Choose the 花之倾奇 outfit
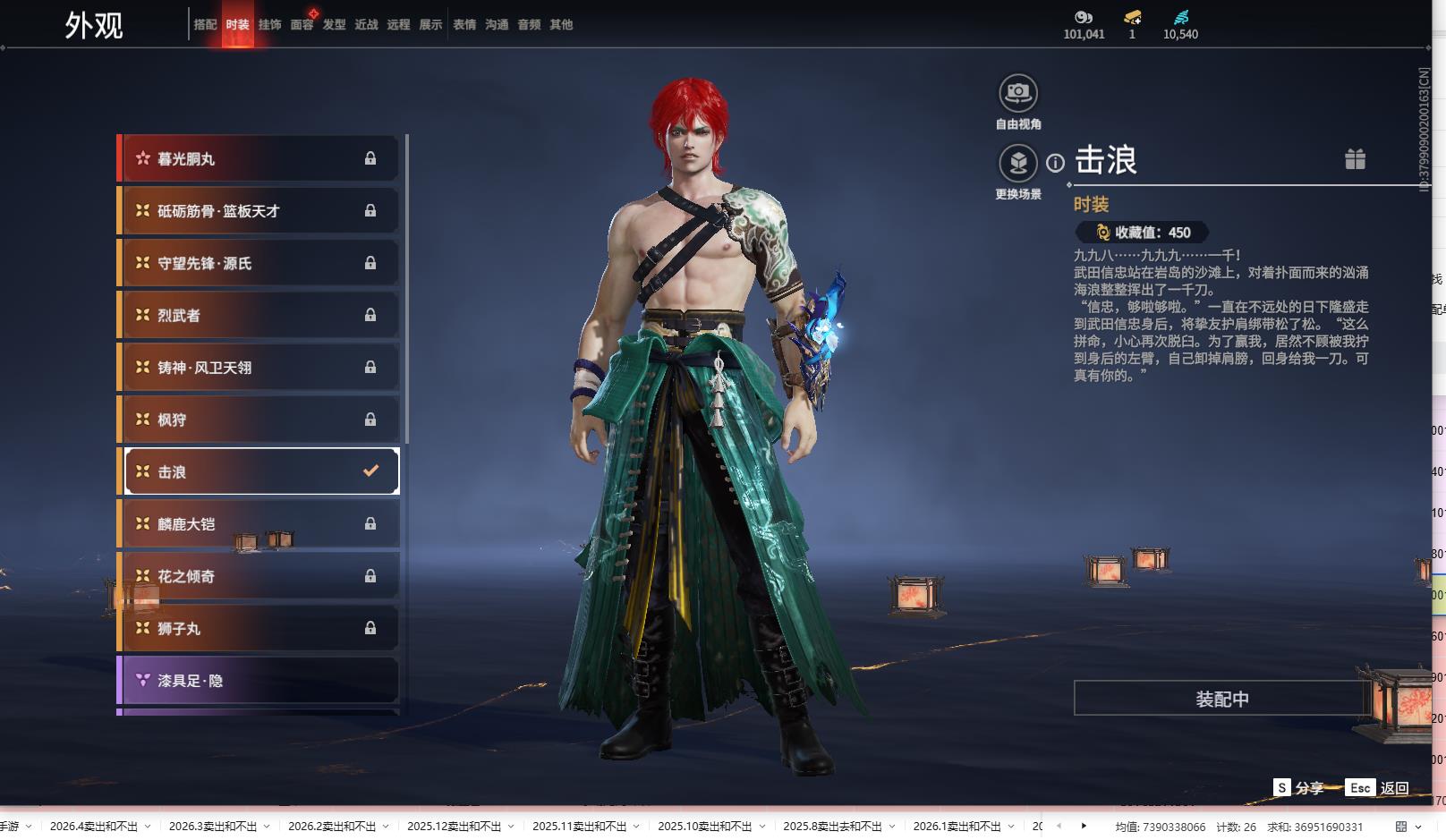Viewport: 1446px width, 840px height. 259,576
